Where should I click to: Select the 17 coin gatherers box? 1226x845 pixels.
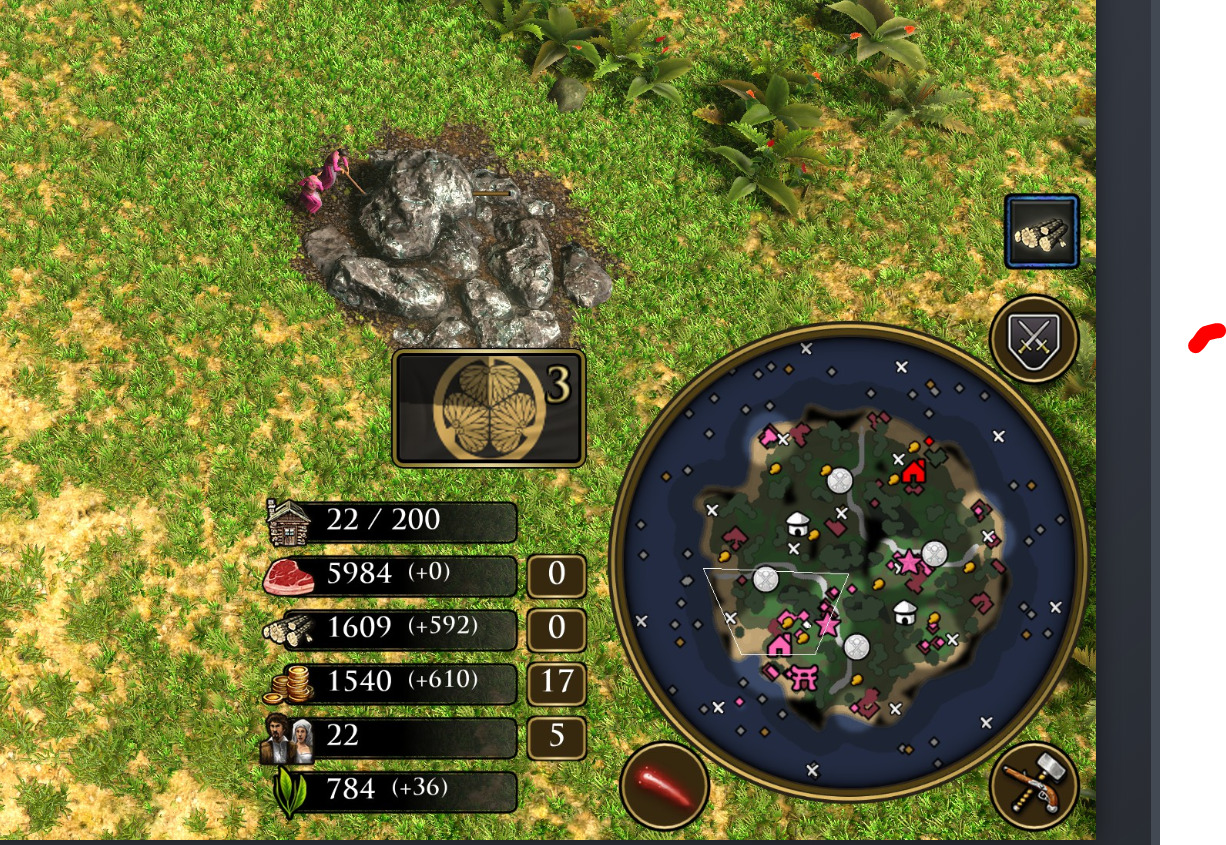(x=556, y=682)
